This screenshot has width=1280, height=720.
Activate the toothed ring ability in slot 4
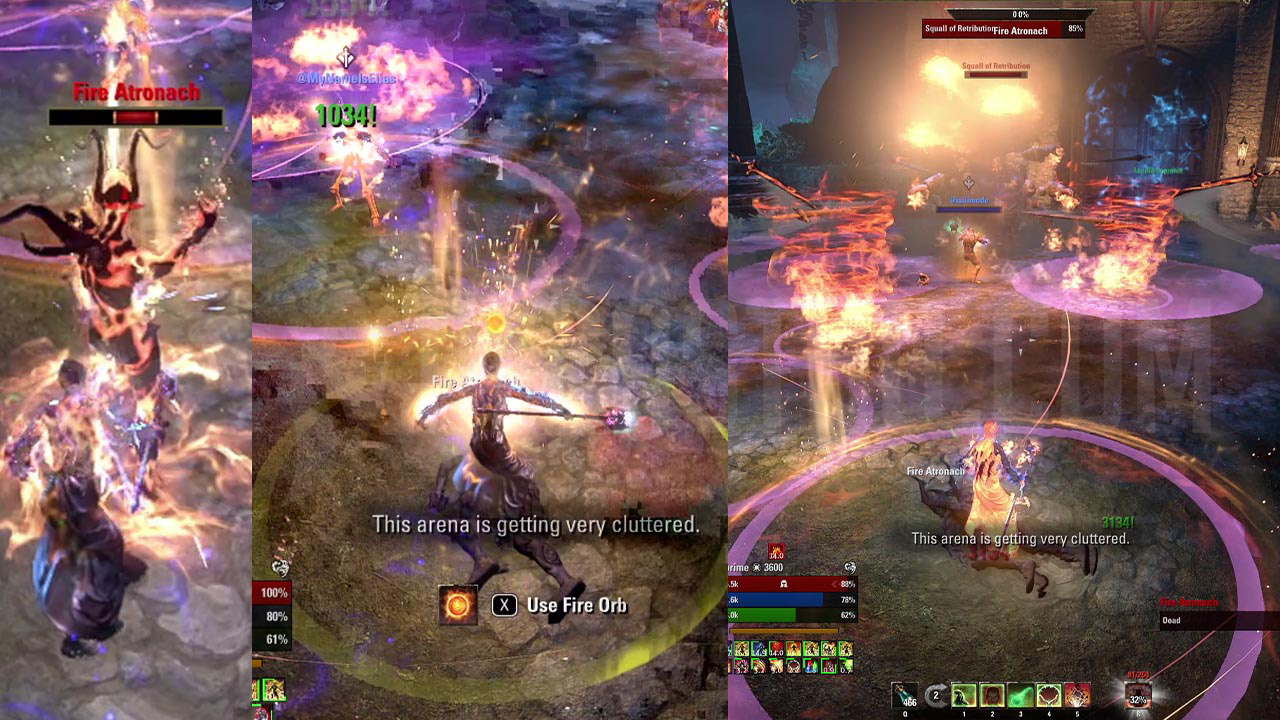pos(1048,695)
